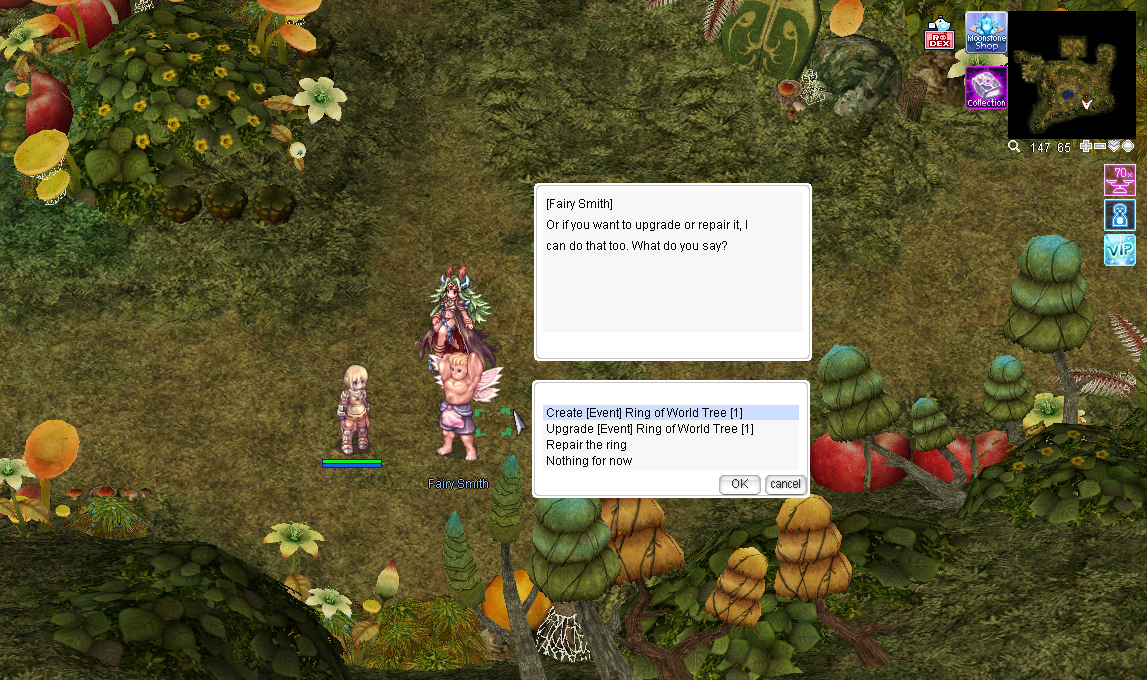
Task: Open the Moonstone Shop
Action: (x=986, y=32)
